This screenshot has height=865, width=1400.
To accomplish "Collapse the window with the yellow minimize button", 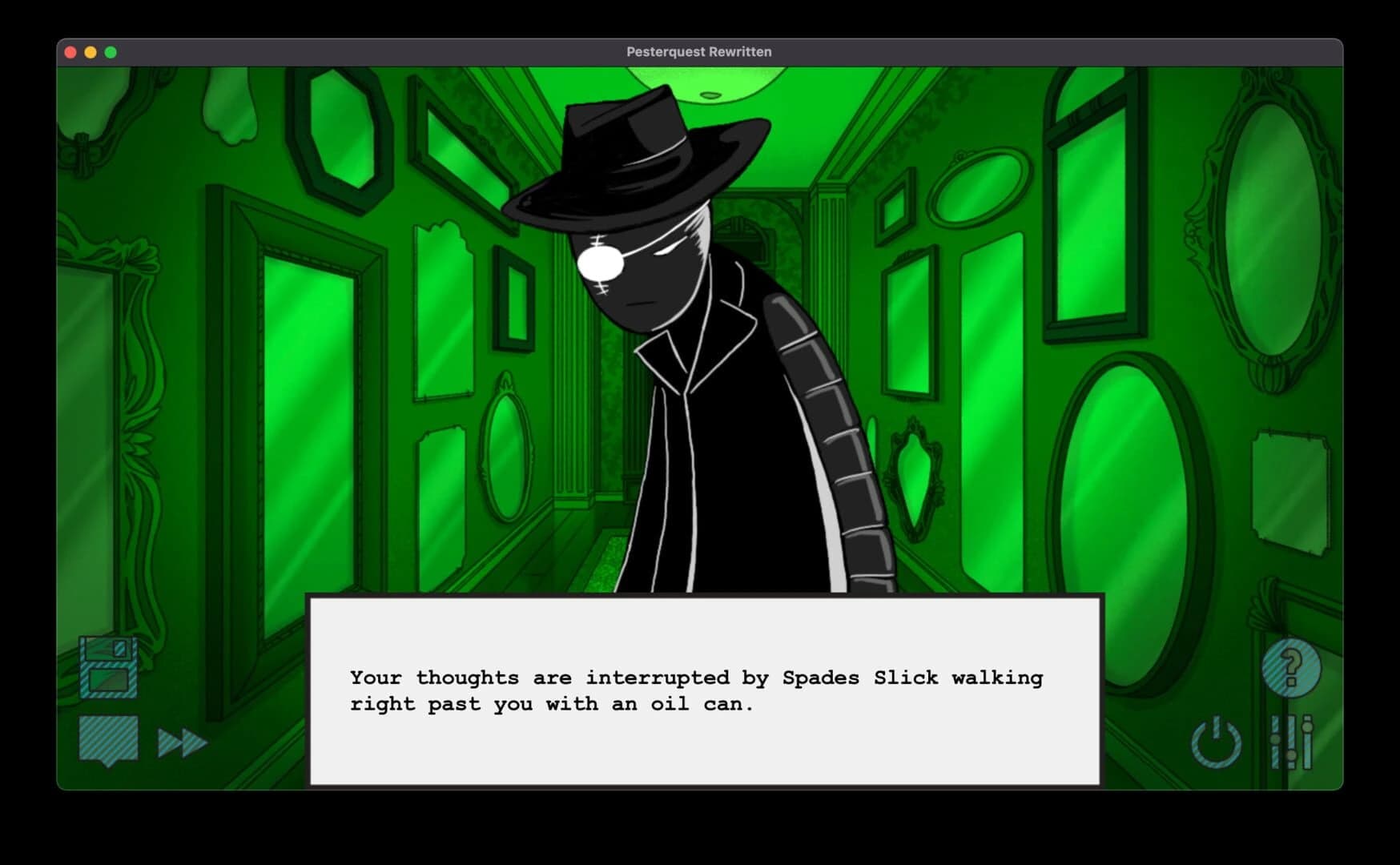I will tap(90, 51).
